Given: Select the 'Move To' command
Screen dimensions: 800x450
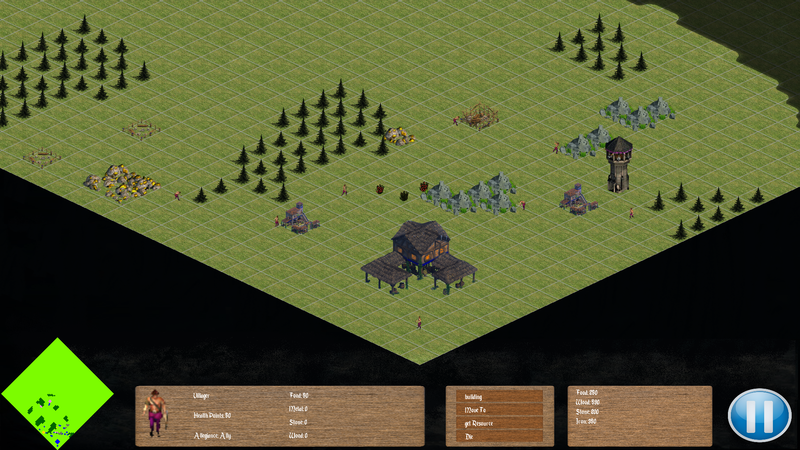Looking at the screenshot, I should click(x=498, y=410).
